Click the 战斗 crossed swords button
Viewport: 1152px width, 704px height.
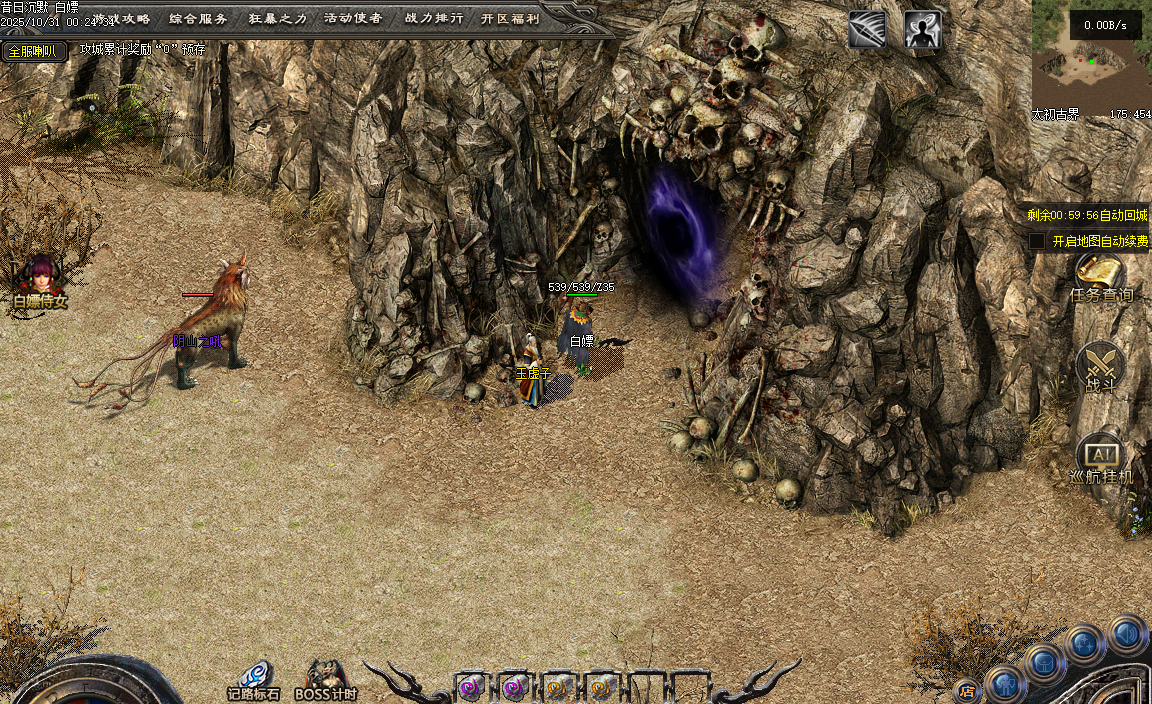click(1100, 365)
